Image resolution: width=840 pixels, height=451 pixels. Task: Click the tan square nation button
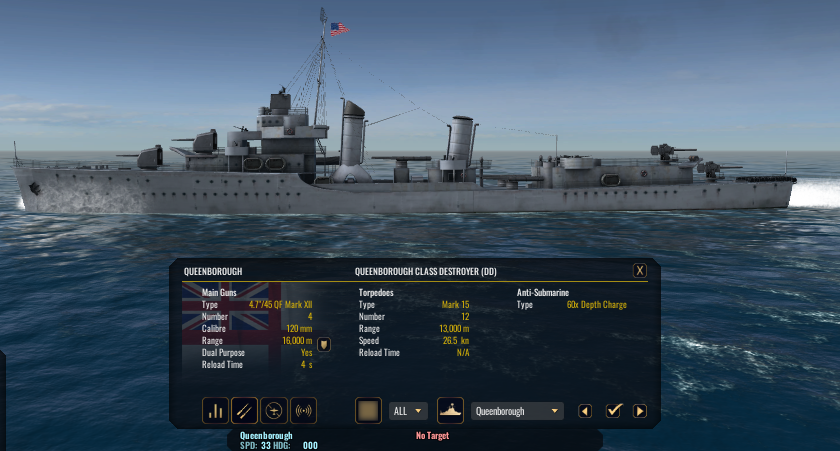[x=368, y=410]
